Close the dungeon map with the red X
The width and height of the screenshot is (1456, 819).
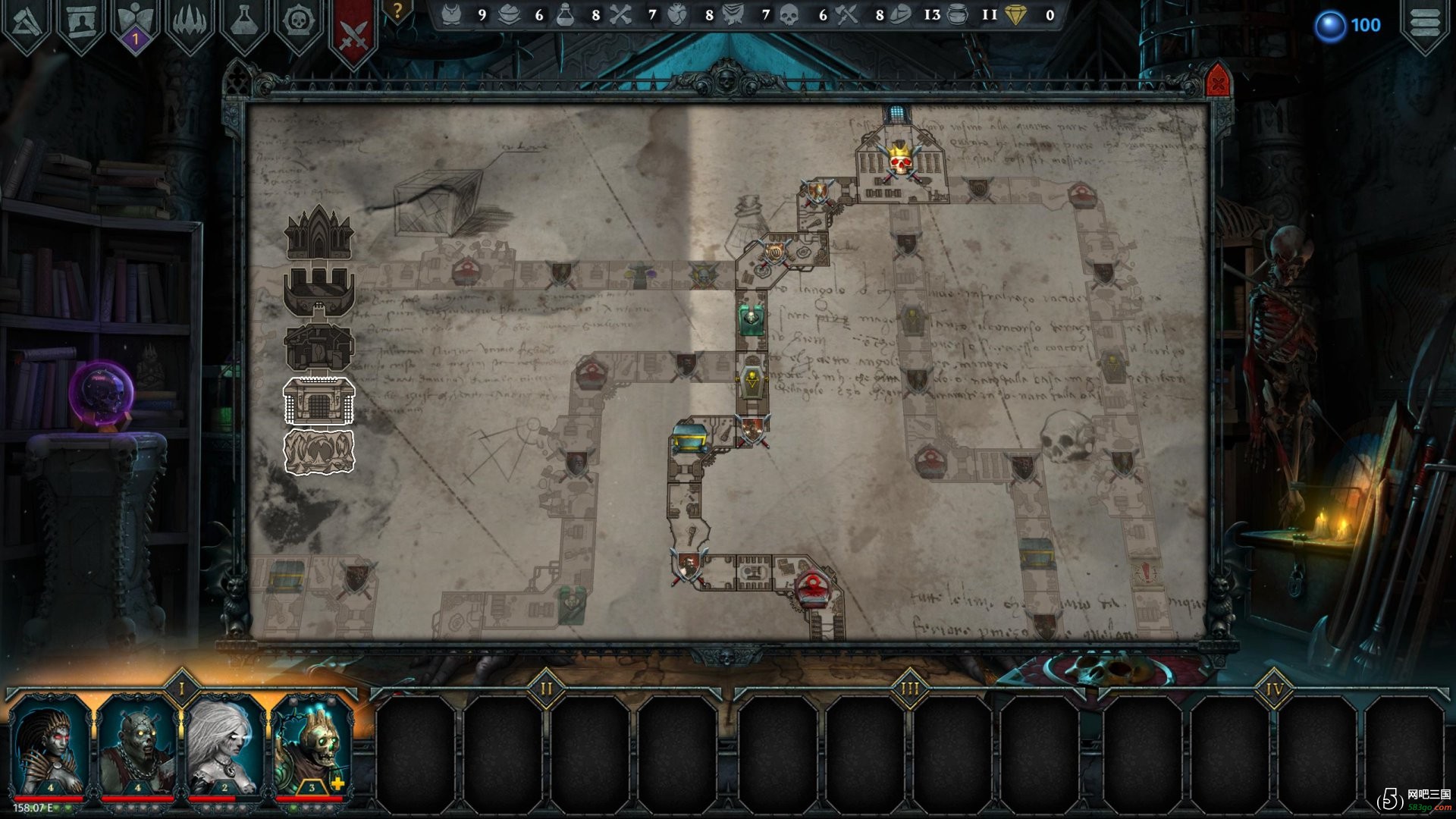(1217, 81)
